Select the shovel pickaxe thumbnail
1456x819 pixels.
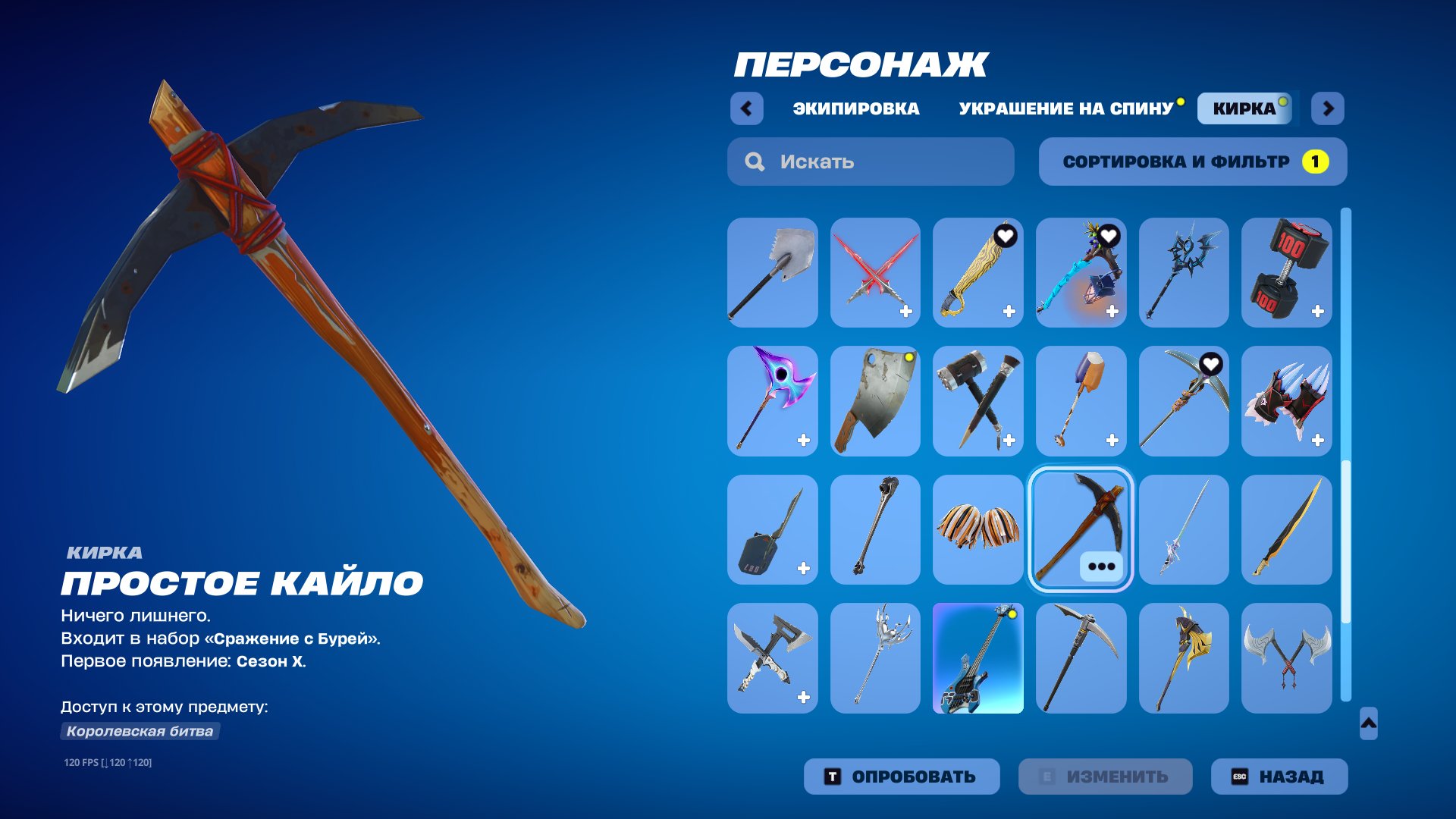coord(772,273)
